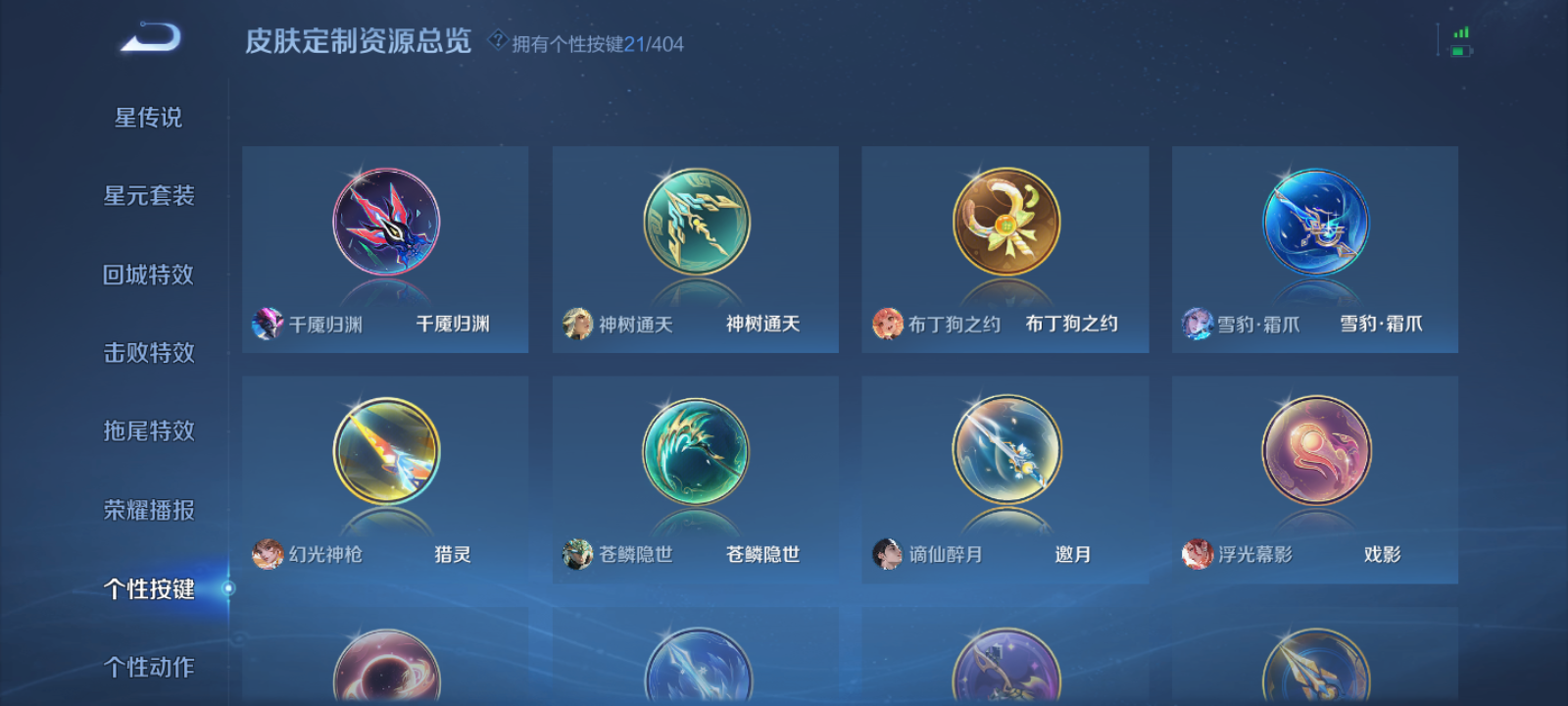Viewport: 1568px width, 706px height.
Task: Open the 拖尾特效 category
Action: [147, 431]
